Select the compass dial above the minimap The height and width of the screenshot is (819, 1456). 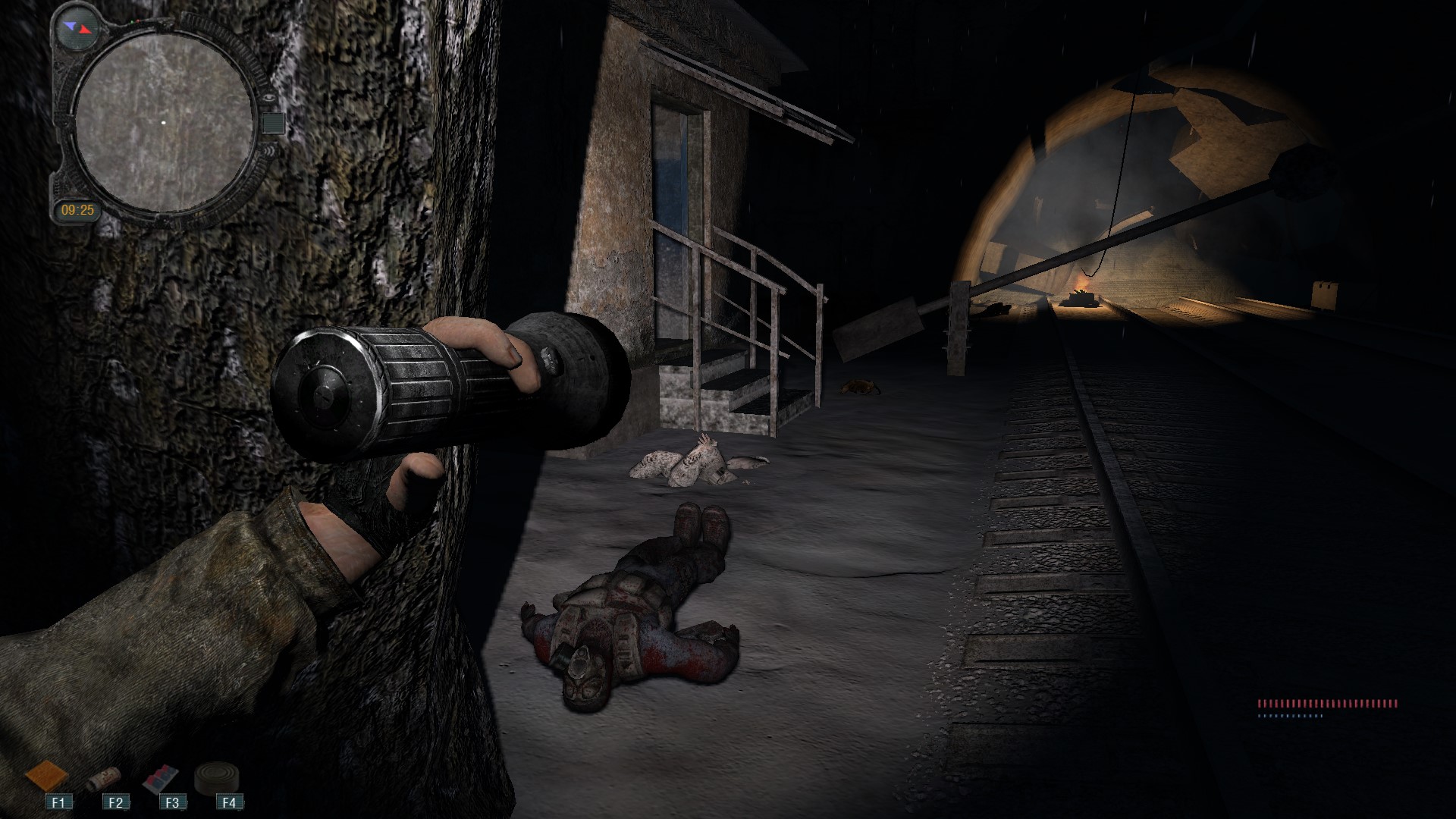pos(80,28)
